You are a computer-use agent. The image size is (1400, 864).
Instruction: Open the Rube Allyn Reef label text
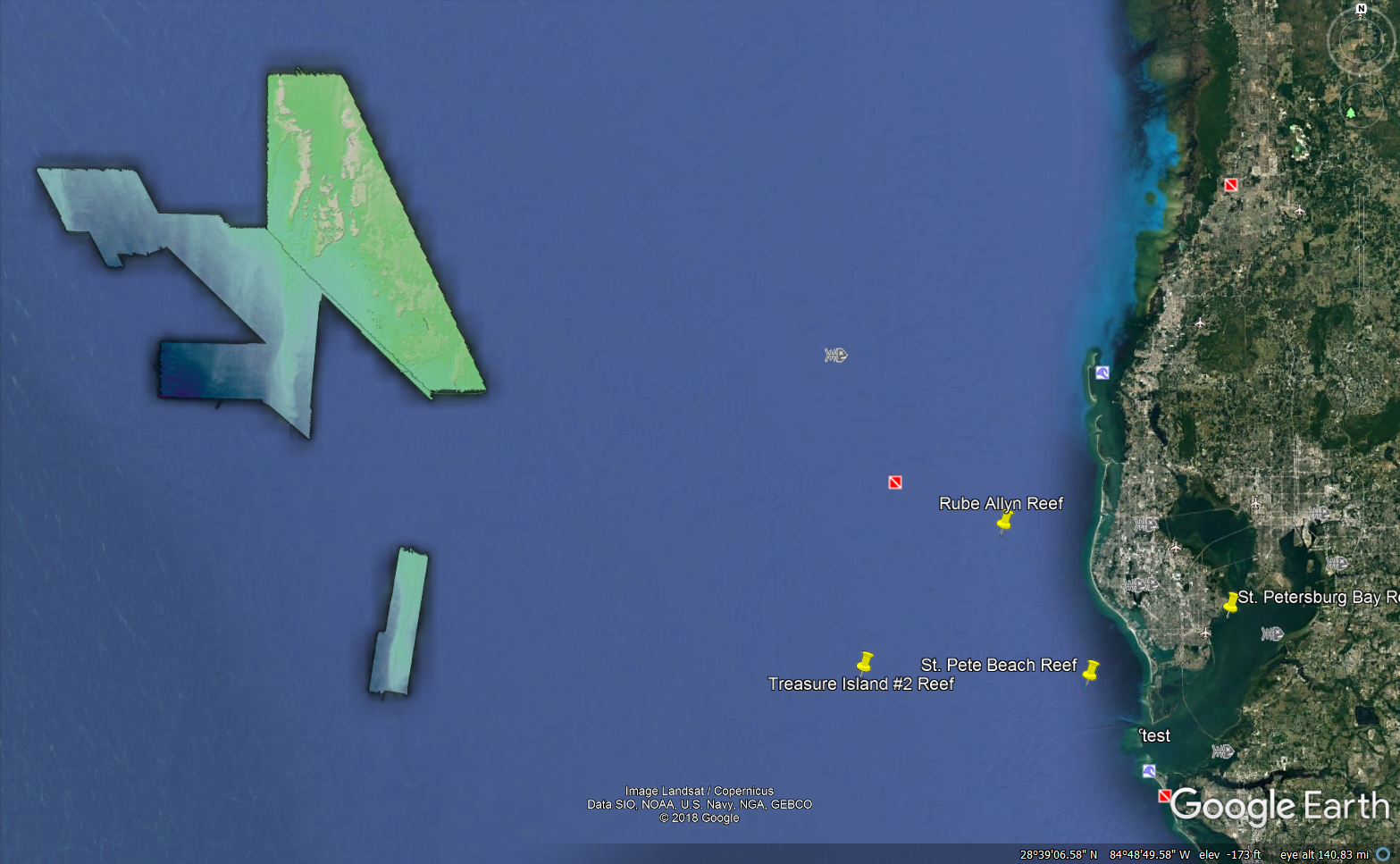(1001, 503)
